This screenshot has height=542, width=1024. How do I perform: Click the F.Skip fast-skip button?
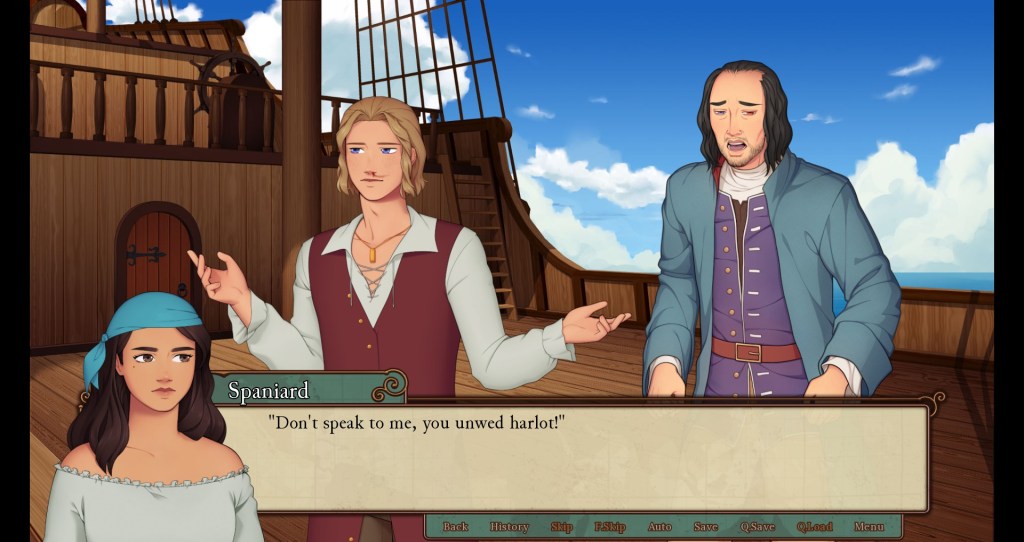click(610, 527)
